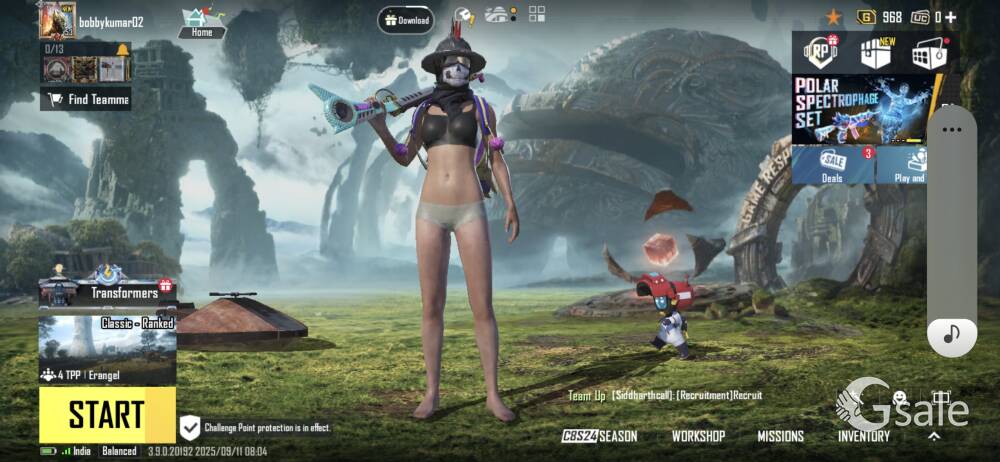Add UC with the plus button

click(x=950, y=17)
